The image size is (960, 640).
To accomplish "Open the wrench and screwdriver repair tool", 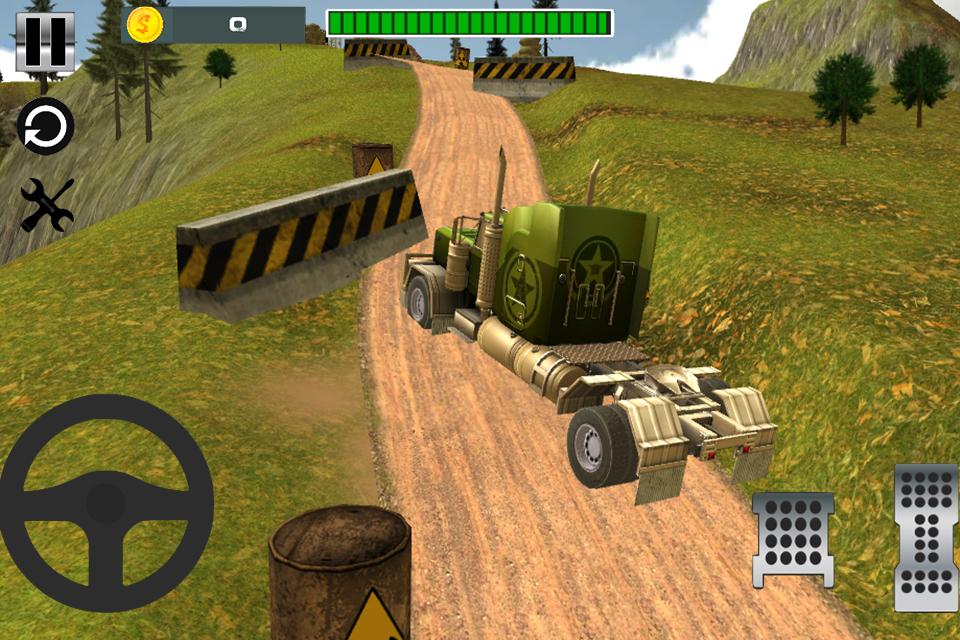I will click(x=47, y=204).
